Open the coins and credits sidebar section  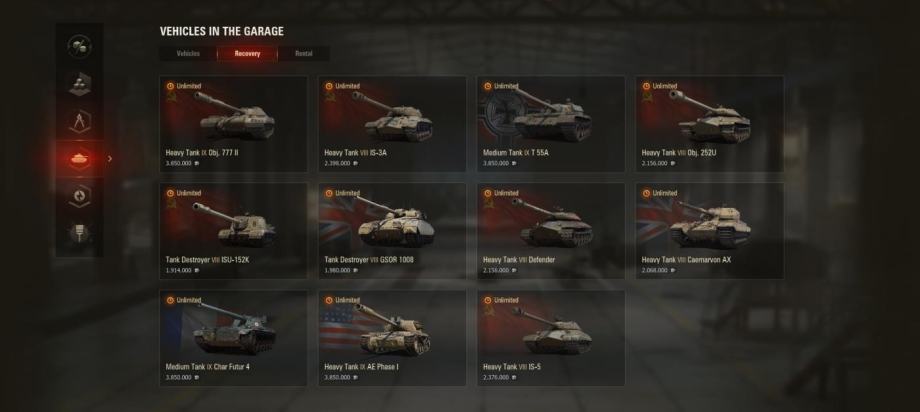pyautogui.click(x=79, y=47)
